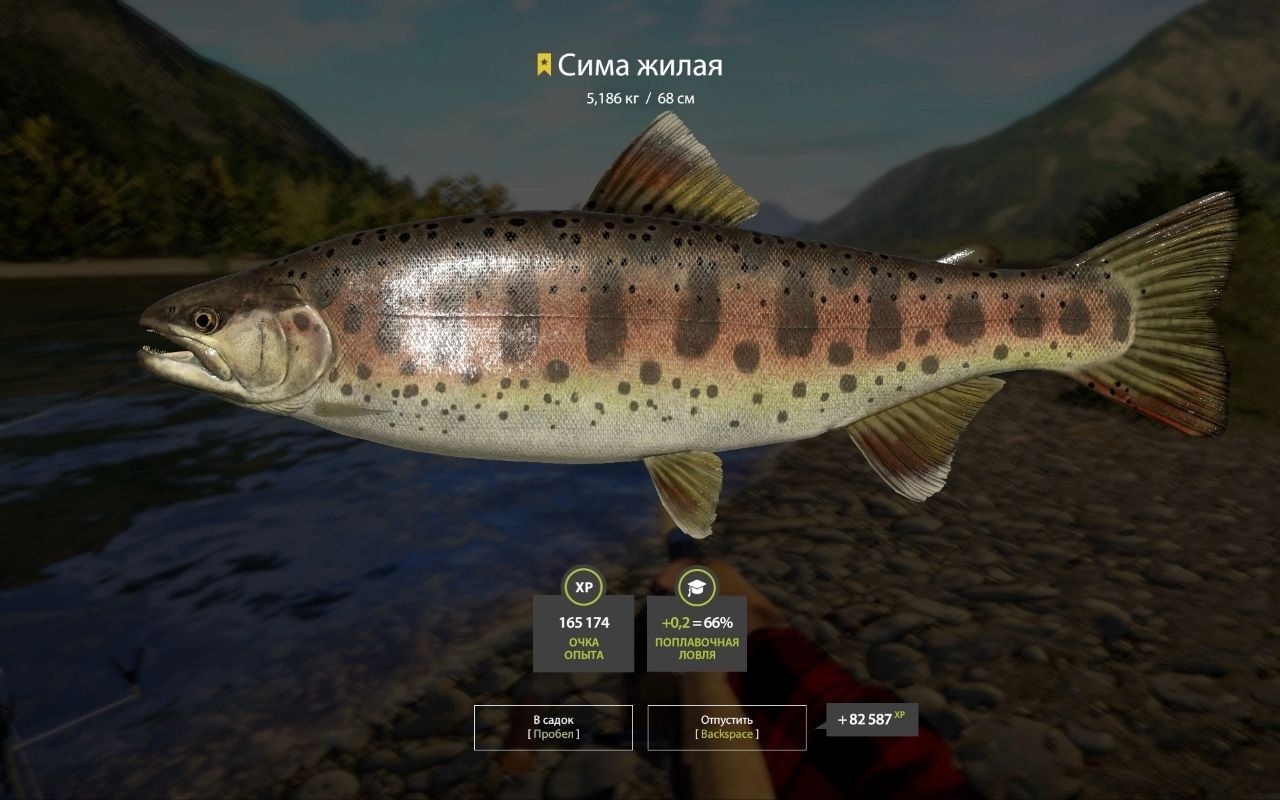Put the fish in the keepnet (В садок)
The height and width of the screenshot is (800, 1280).
553,727
